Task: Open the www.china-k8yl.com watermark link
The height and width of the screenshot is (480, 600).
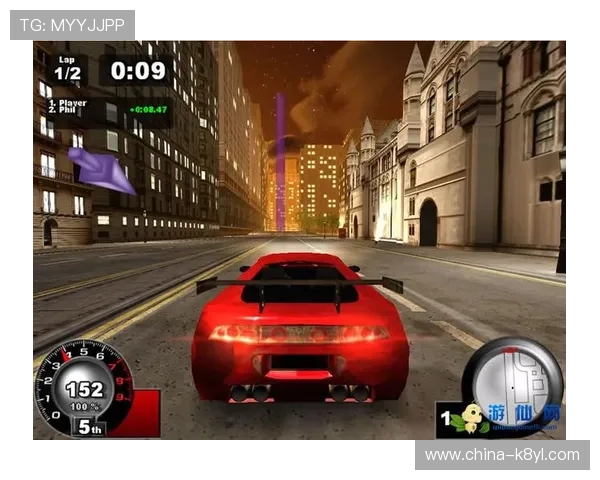Action: tap(501, 455)
